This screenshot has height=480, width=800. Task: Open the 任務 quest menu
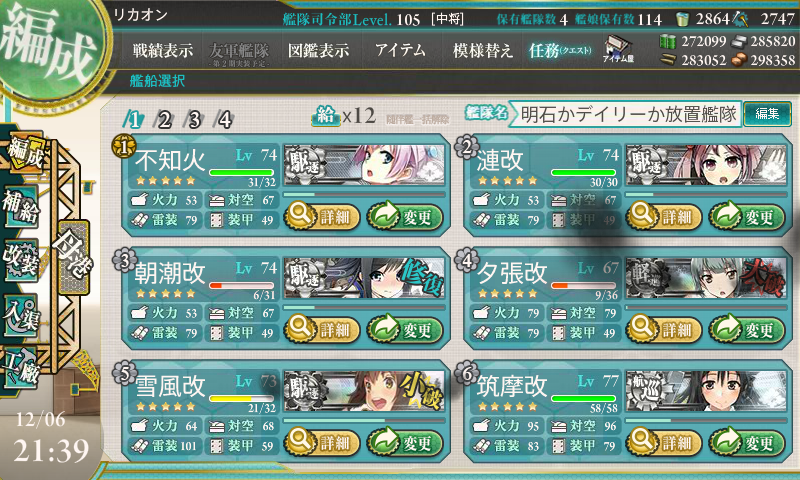pos(562,51)
